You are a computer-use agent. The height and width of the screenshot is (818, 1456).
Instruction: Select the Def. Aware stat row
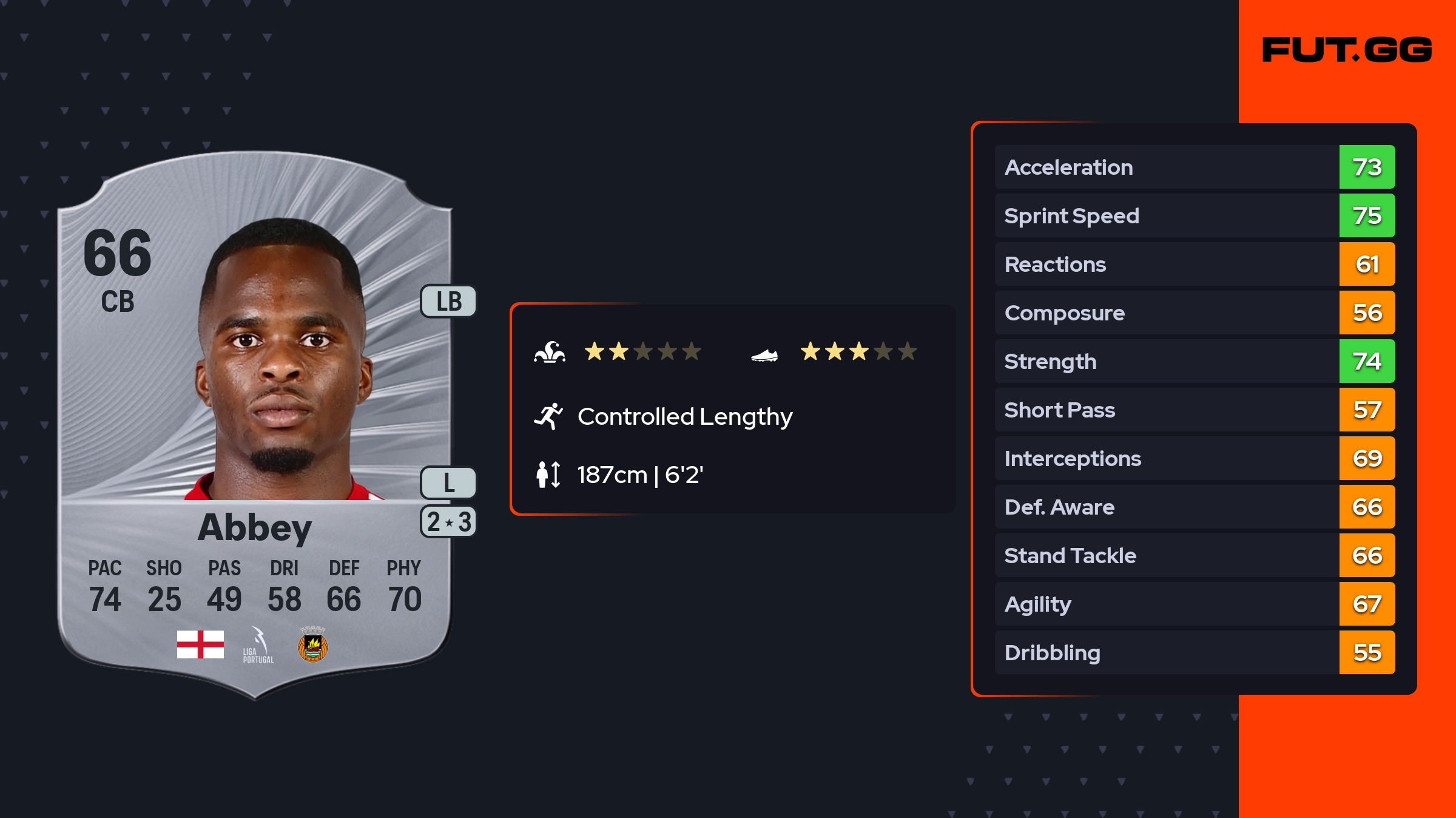1194,507
